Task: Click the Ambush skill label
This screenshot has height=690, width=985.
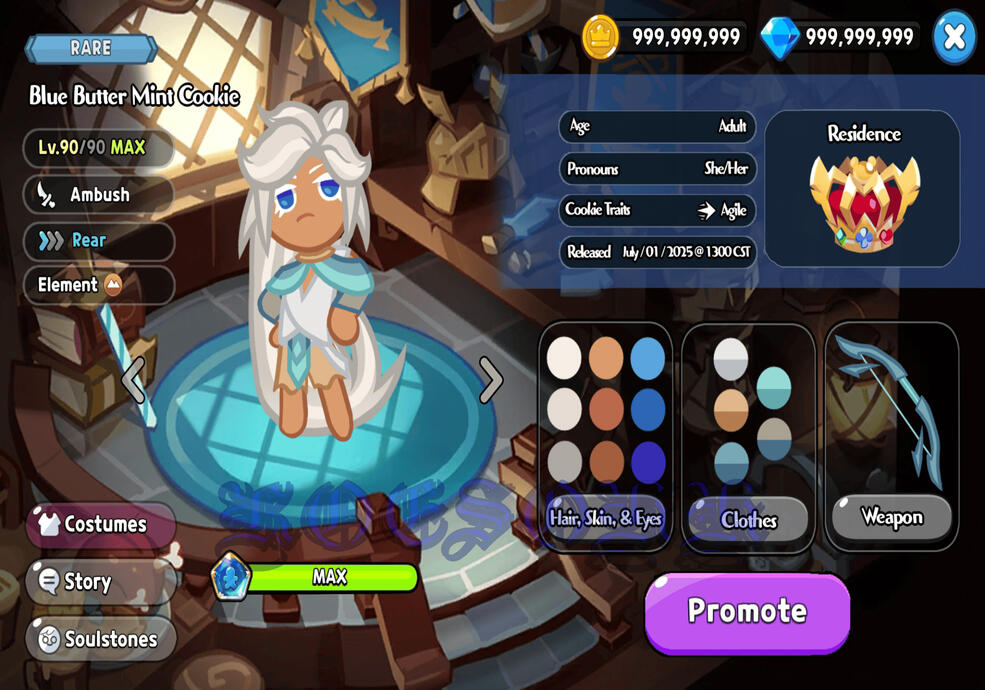Action: pyautogui.click(x=98, y=194)
